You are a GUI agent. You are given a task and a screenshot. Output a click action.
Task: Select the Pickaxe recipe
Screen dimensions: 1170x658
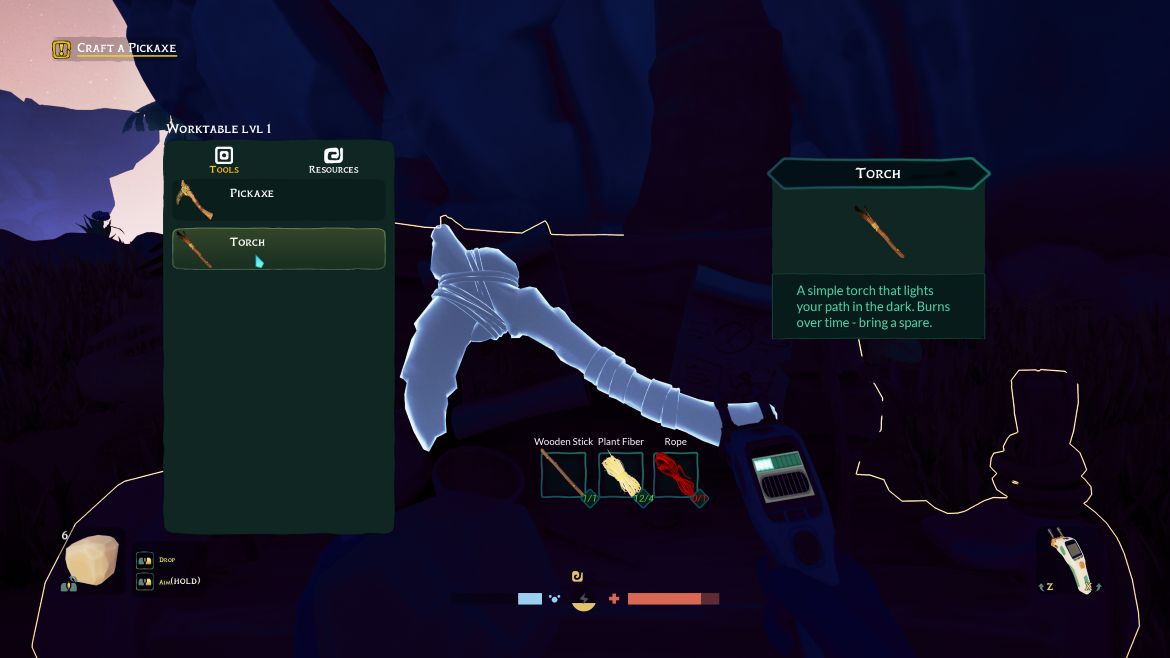point(278,199)
